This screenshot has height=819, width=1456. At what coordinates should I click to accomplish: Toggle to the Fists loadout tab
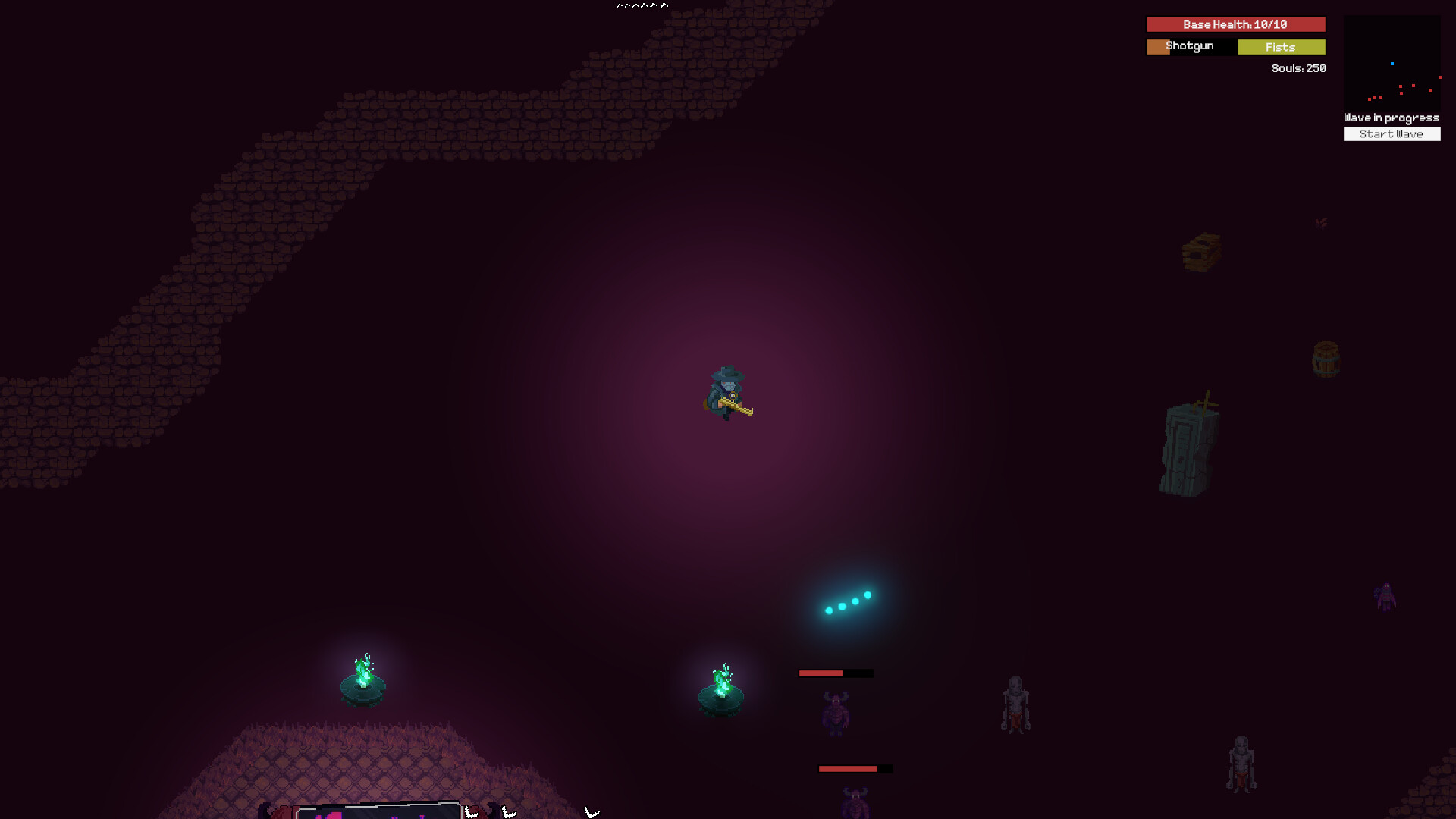(x=1281, y=47)
